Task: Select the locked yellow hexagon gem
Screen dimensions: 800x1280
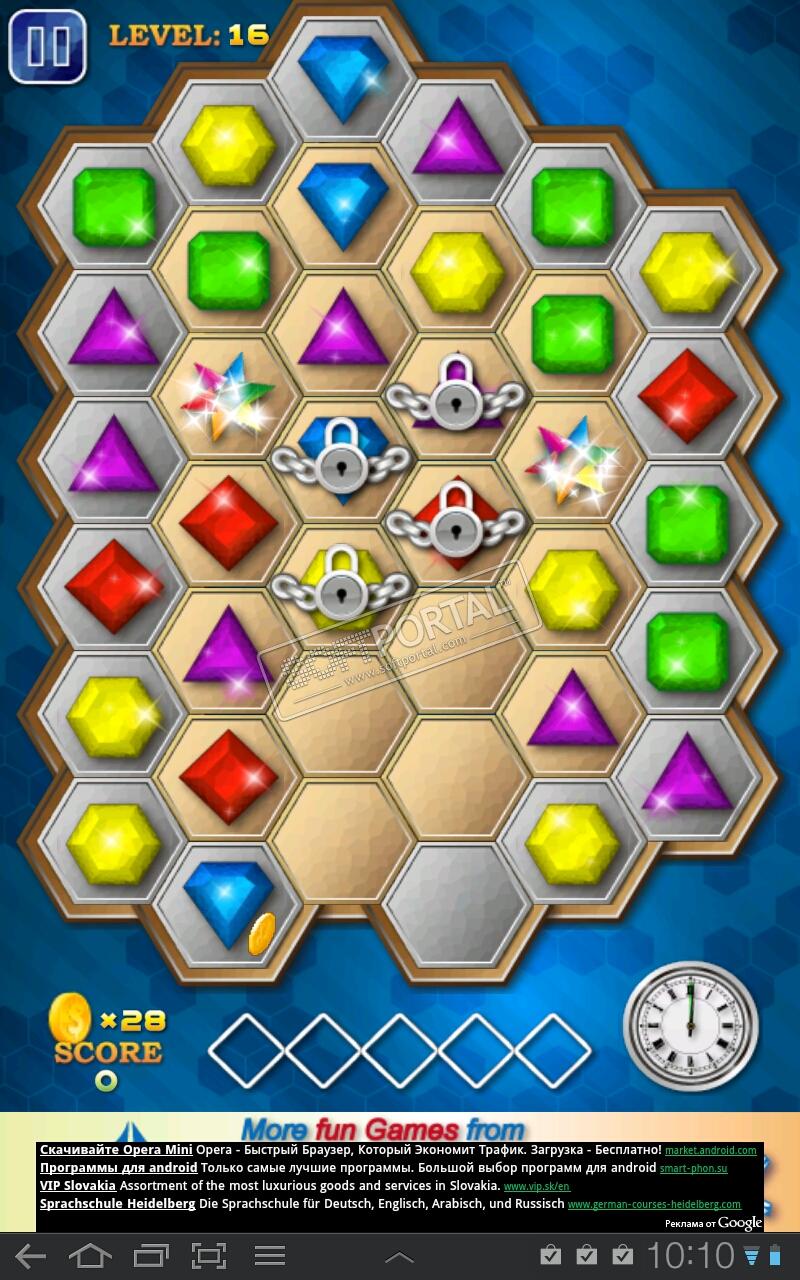Action: 342,587
